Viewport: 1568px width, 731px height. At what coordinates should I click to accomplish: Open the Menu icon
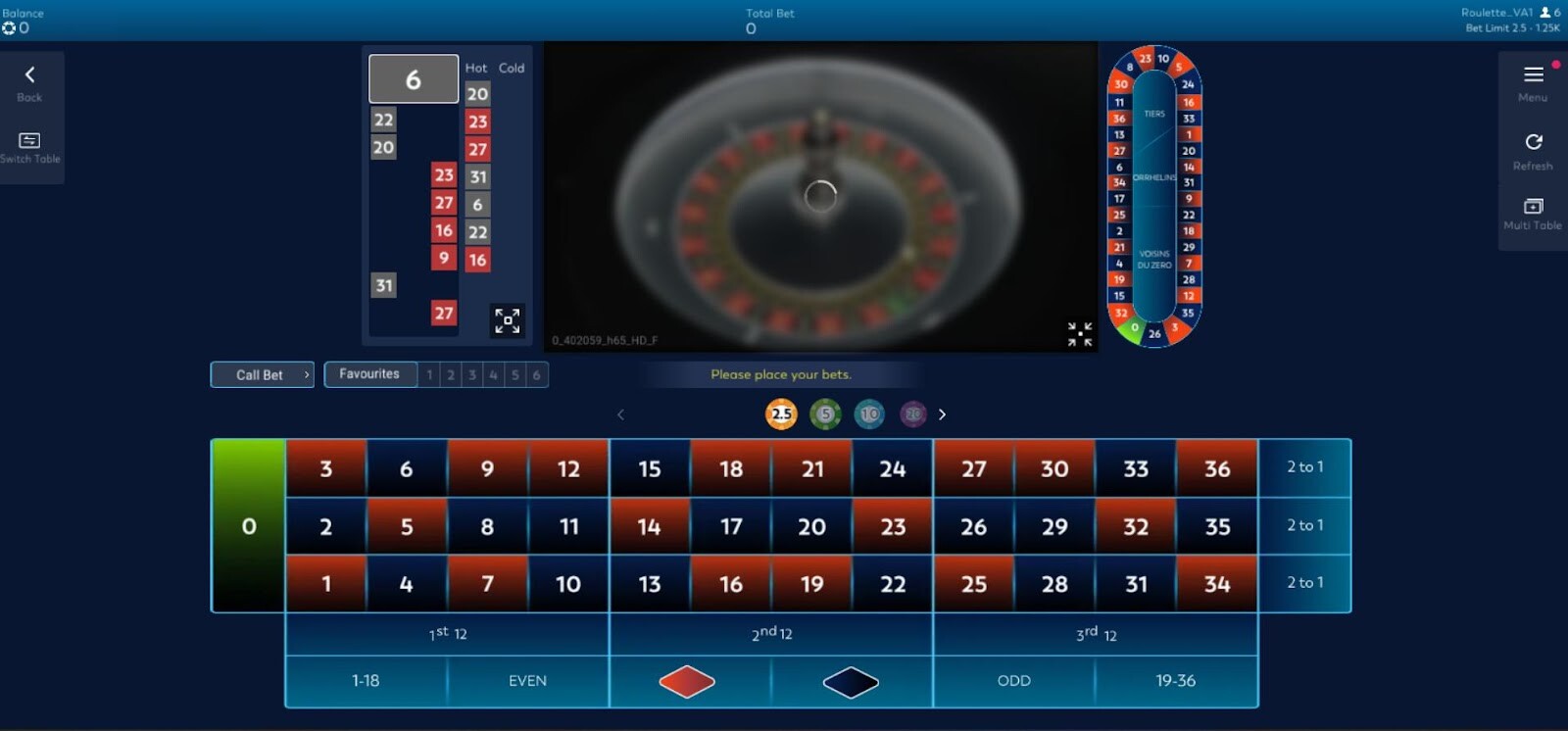(x=1531, y=74)
